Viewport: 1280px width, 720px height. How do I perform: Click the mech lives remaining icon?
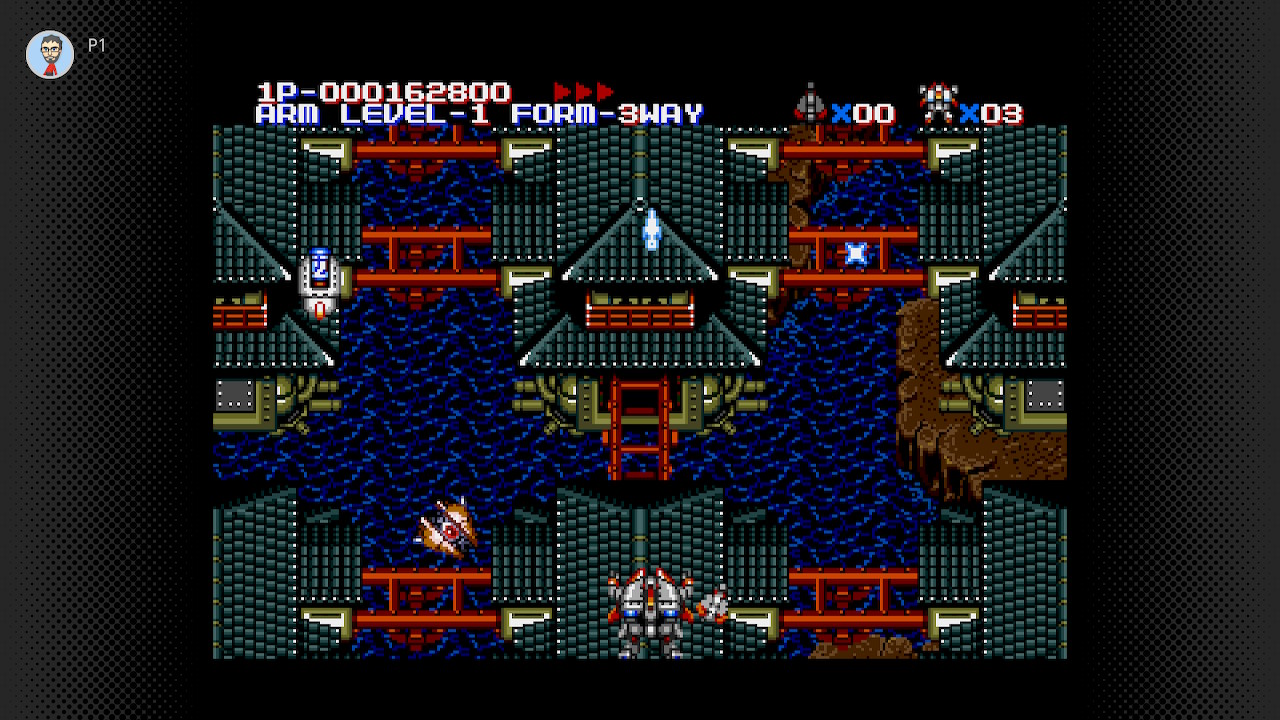tap(938, 104)
